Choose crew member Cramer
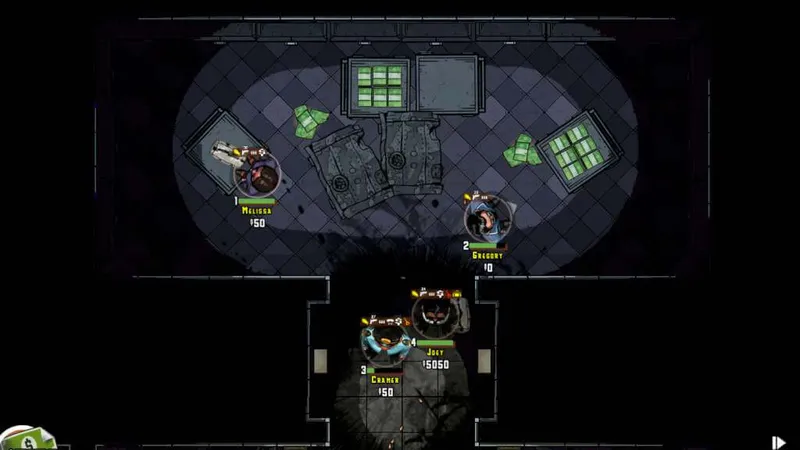The width and height of the screenshot is (800, 450). (385, 341)
